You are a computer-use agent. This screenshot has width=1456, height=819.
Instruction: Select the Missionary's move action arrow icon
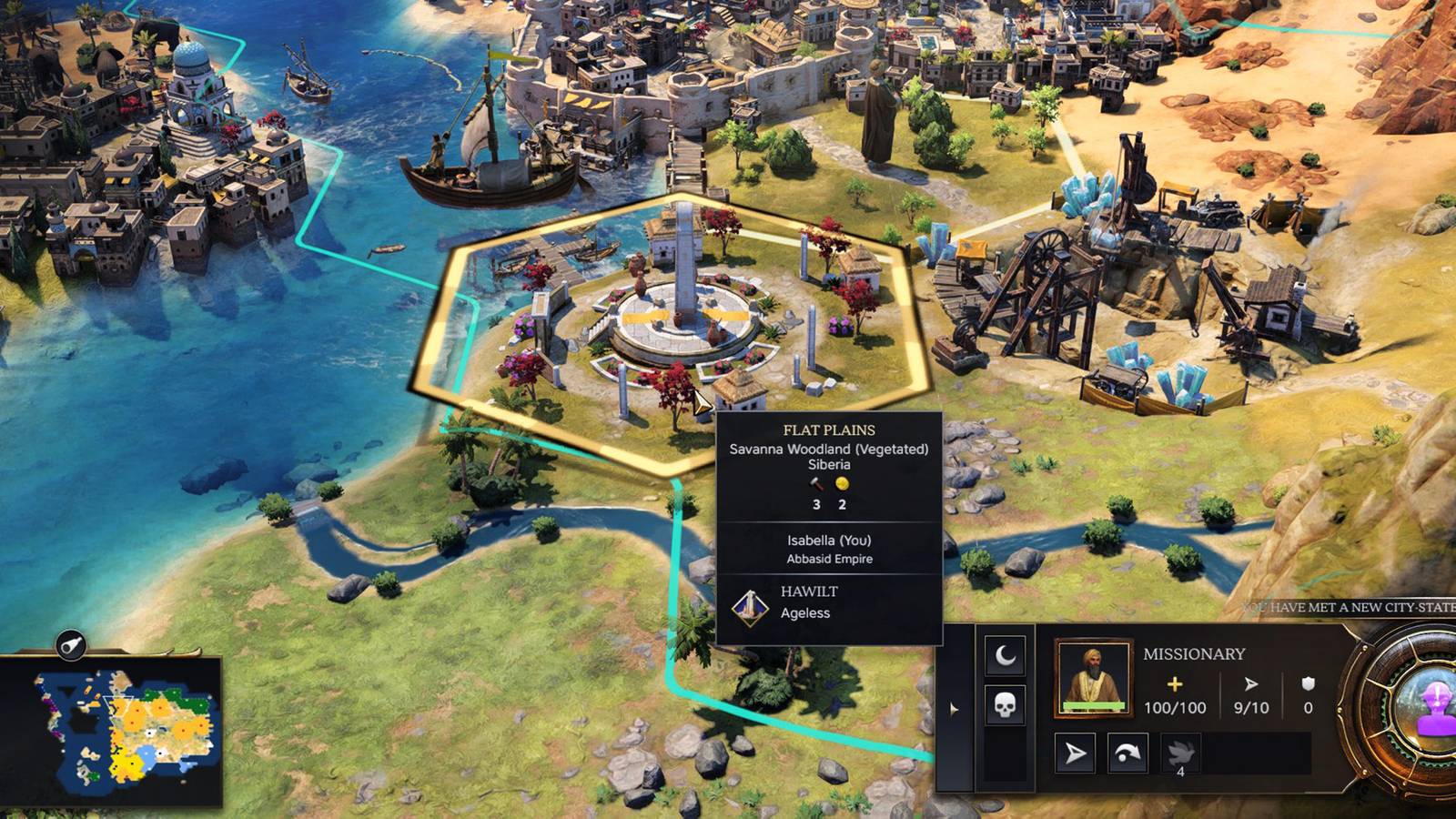click(x=1074, y=752)
